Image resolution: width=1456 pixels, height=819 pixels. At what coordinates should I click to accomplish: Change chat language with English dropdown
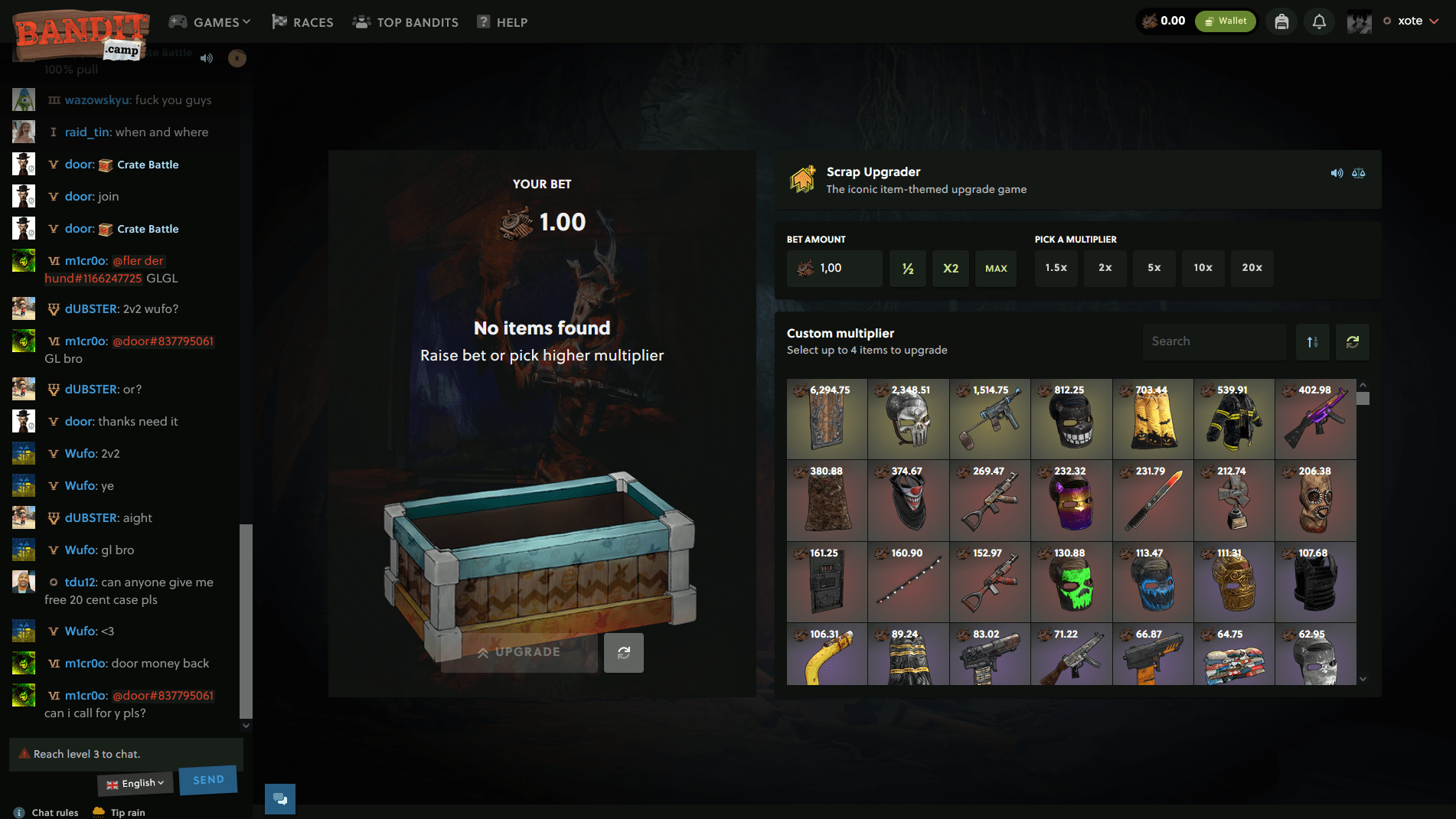(135, 782)
